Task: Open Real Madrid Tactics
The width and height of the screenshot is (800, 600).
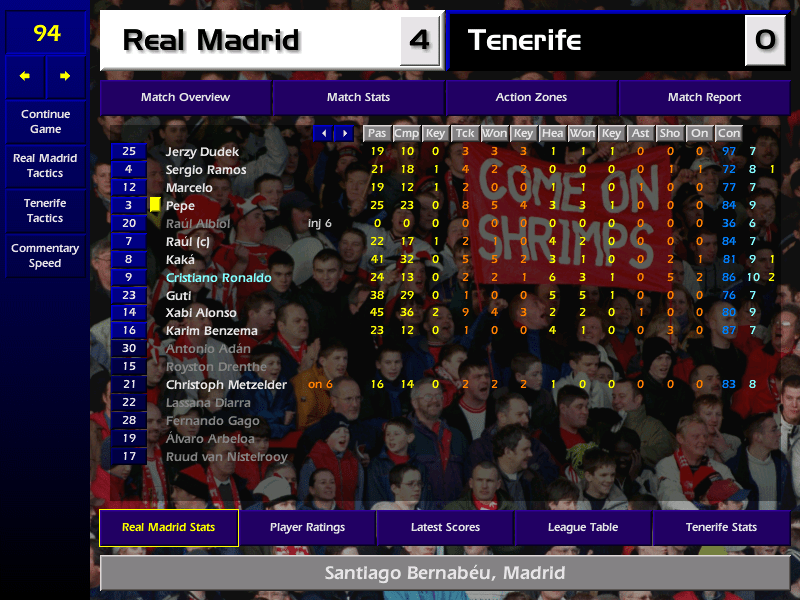Action: pyautogui.click(x=45, y=166)
